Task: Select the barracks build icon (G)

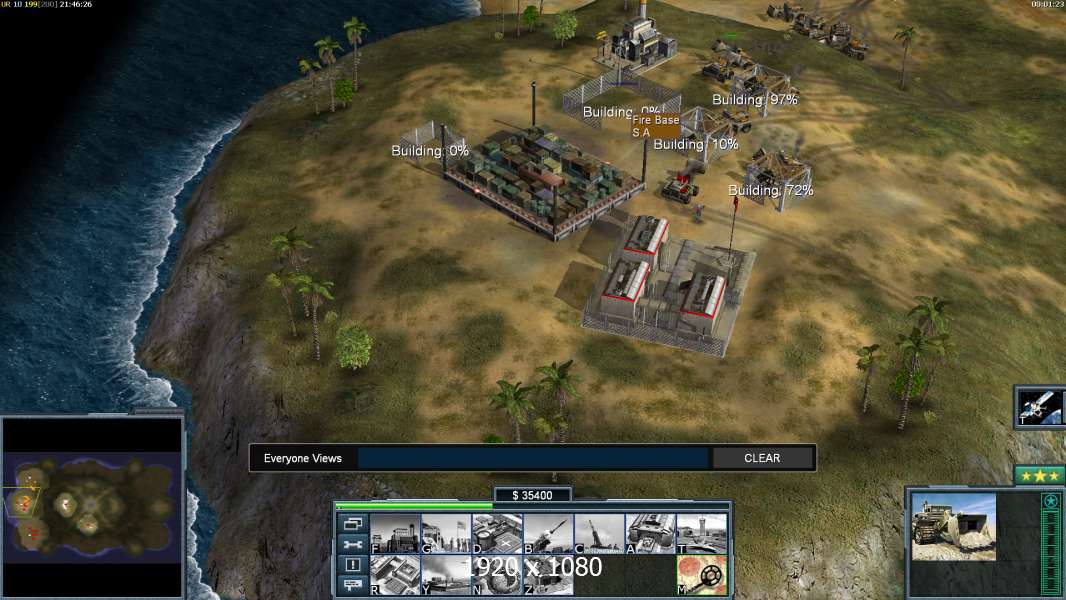Action: [446, 533]
